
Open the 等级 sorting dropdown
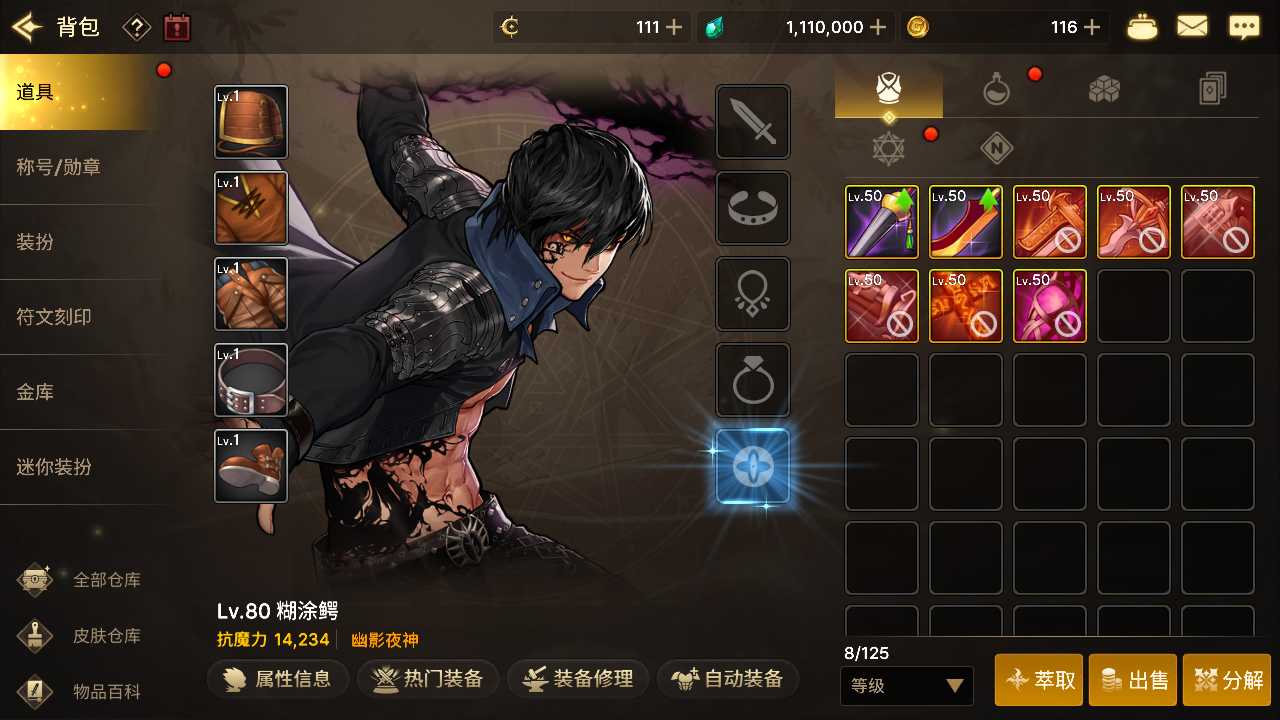pos(906,686)
